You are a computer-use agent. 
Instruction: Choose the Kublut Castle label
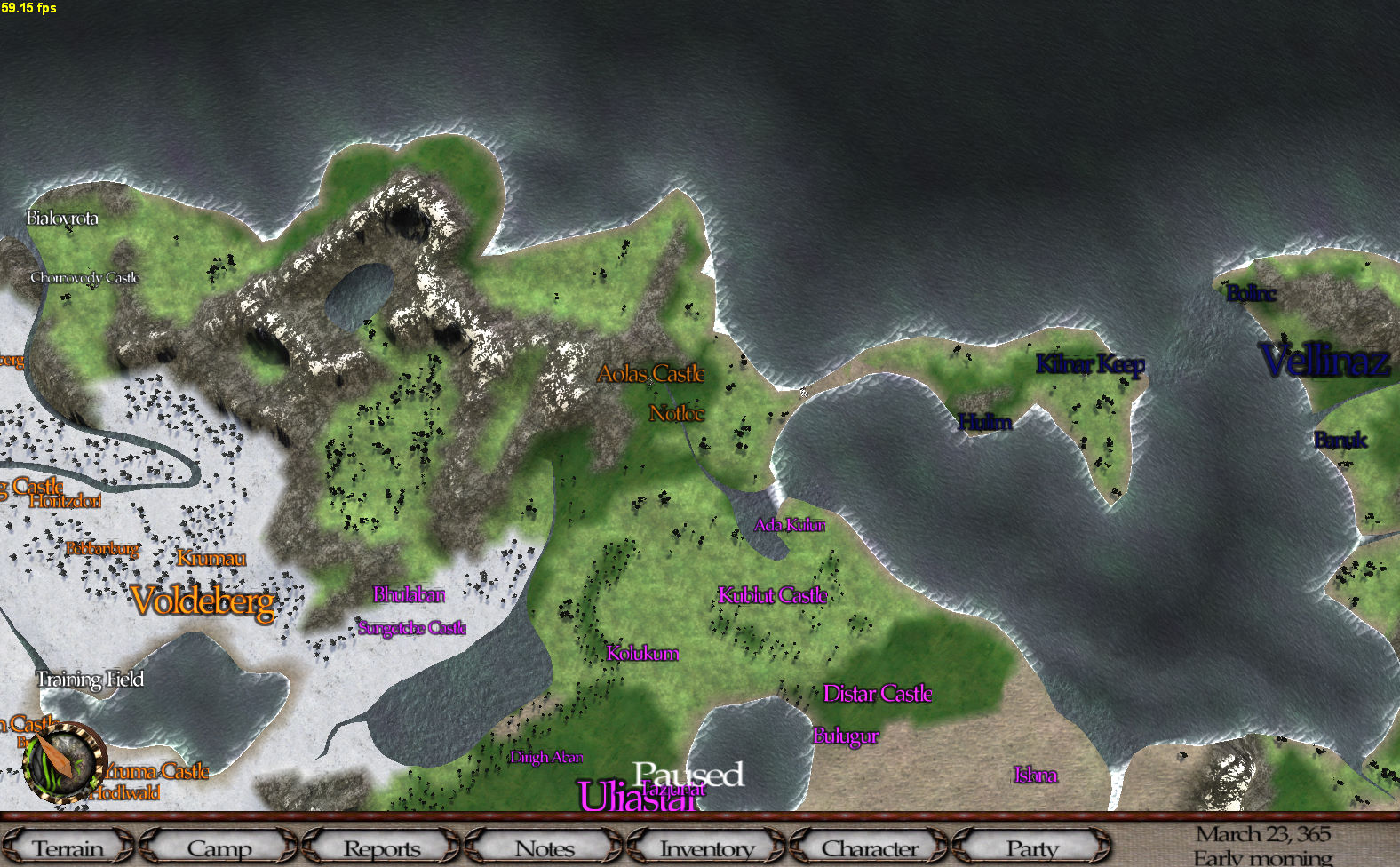[x=773, y=595]
